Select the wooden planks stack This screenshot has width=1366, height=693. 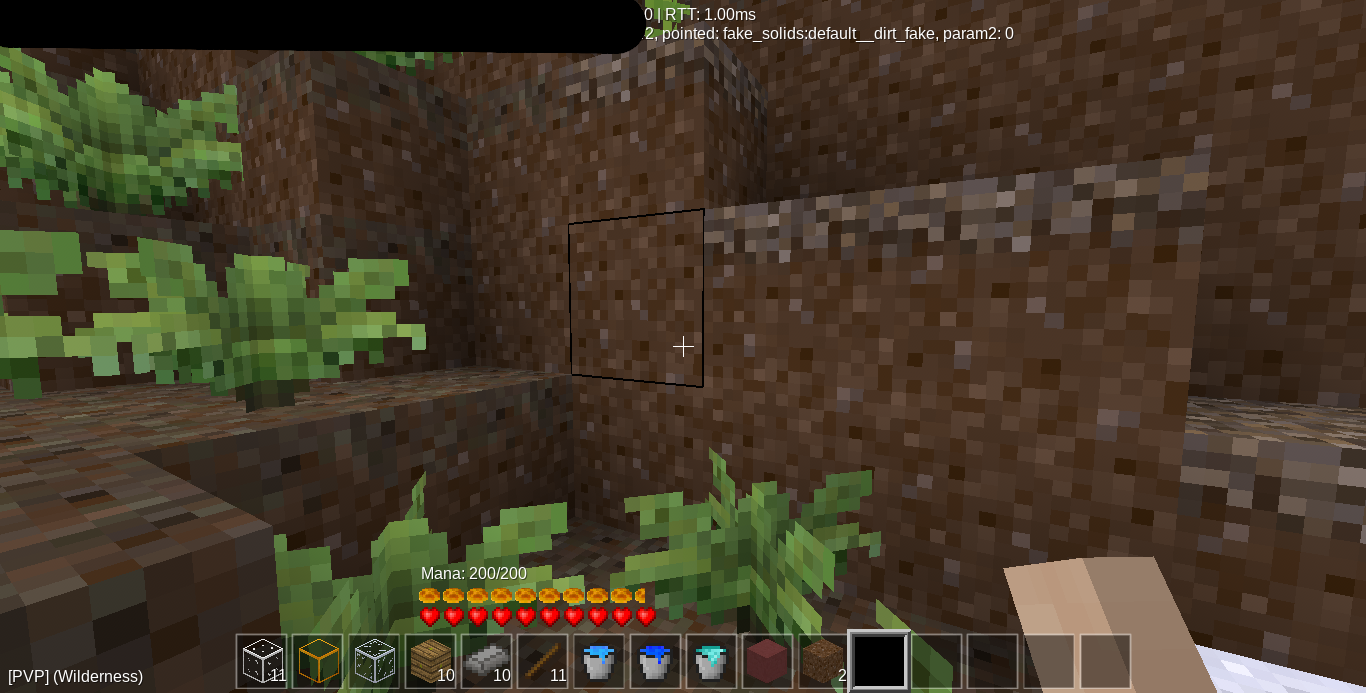[x=430, y=661]
